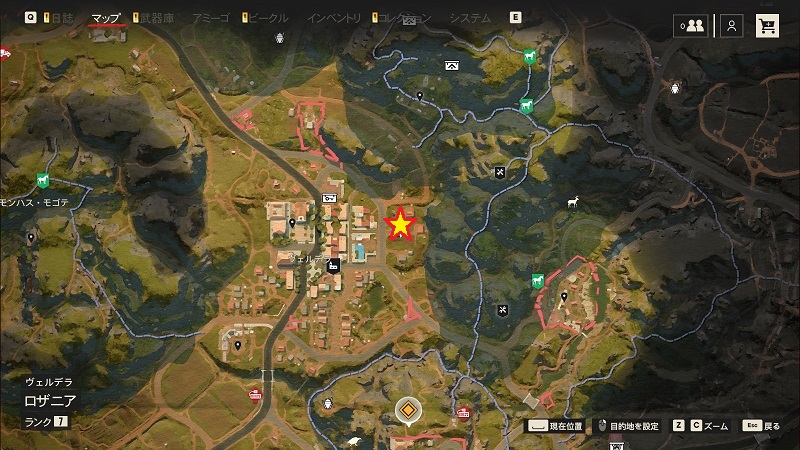Open the アミーゴ tab
Screen dimensions: 800x450
tap(213, 18)
